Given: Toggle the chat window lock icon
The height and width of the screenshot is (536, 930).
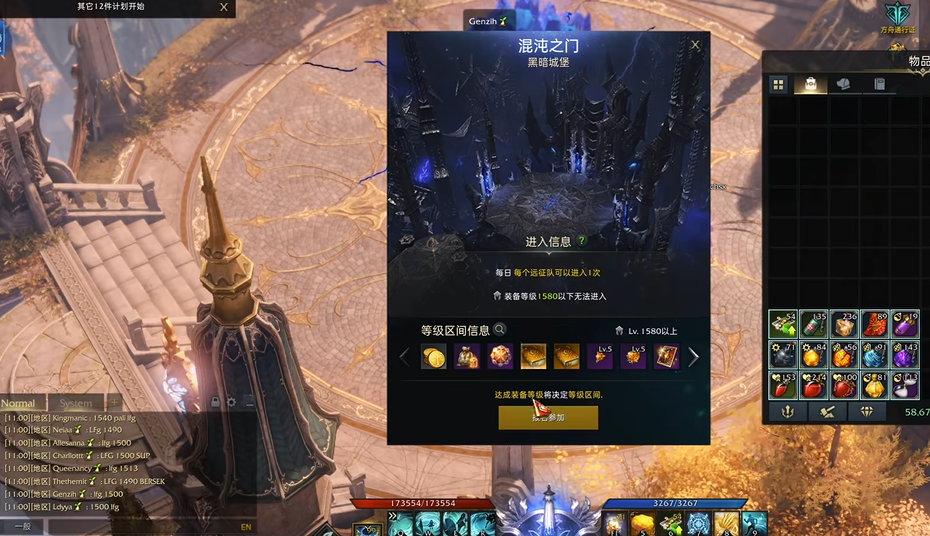Looking at the screenshot, I should click(214, 402).
